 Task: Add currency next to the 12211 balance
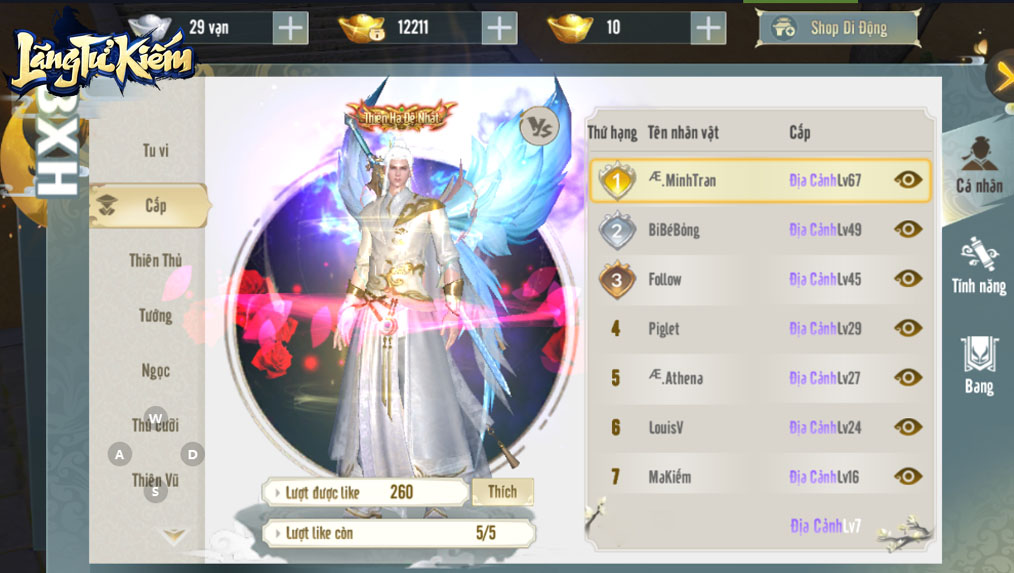click(x=499, y=28)
